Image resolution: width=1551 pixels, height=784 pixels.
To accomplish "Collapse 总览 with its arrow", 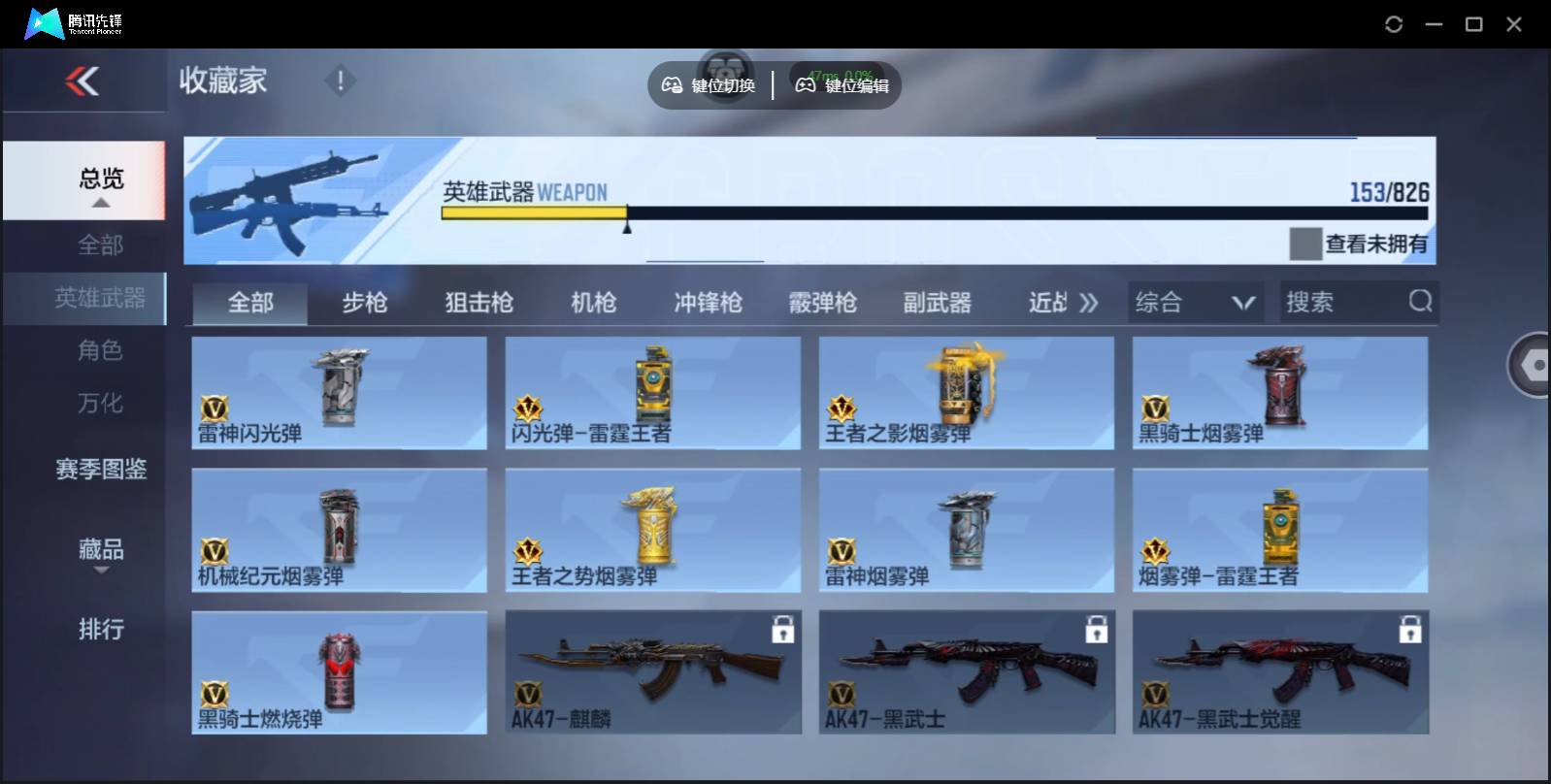I will point(100,202).
